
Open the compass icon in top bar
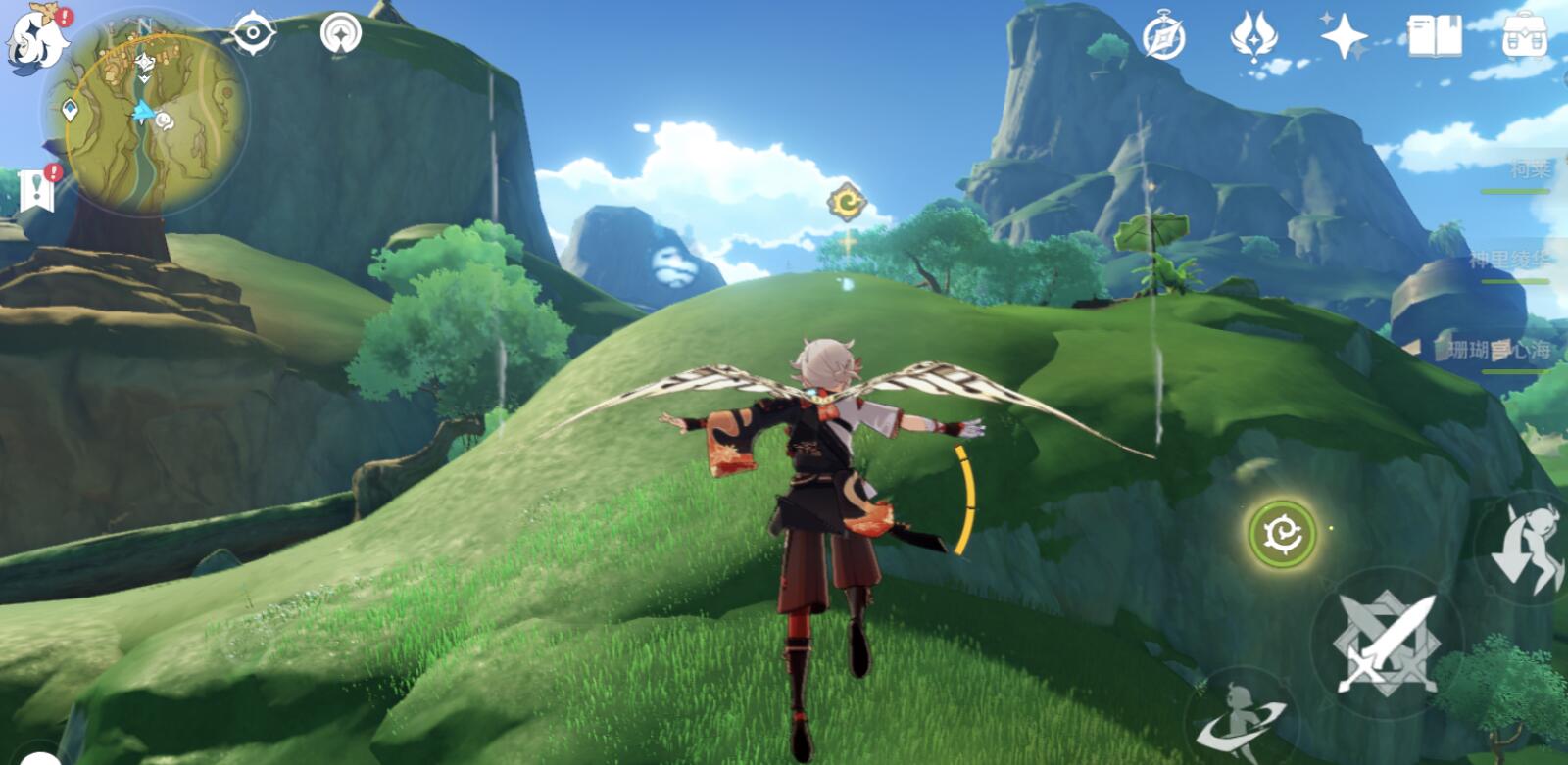click(1164, 38)
